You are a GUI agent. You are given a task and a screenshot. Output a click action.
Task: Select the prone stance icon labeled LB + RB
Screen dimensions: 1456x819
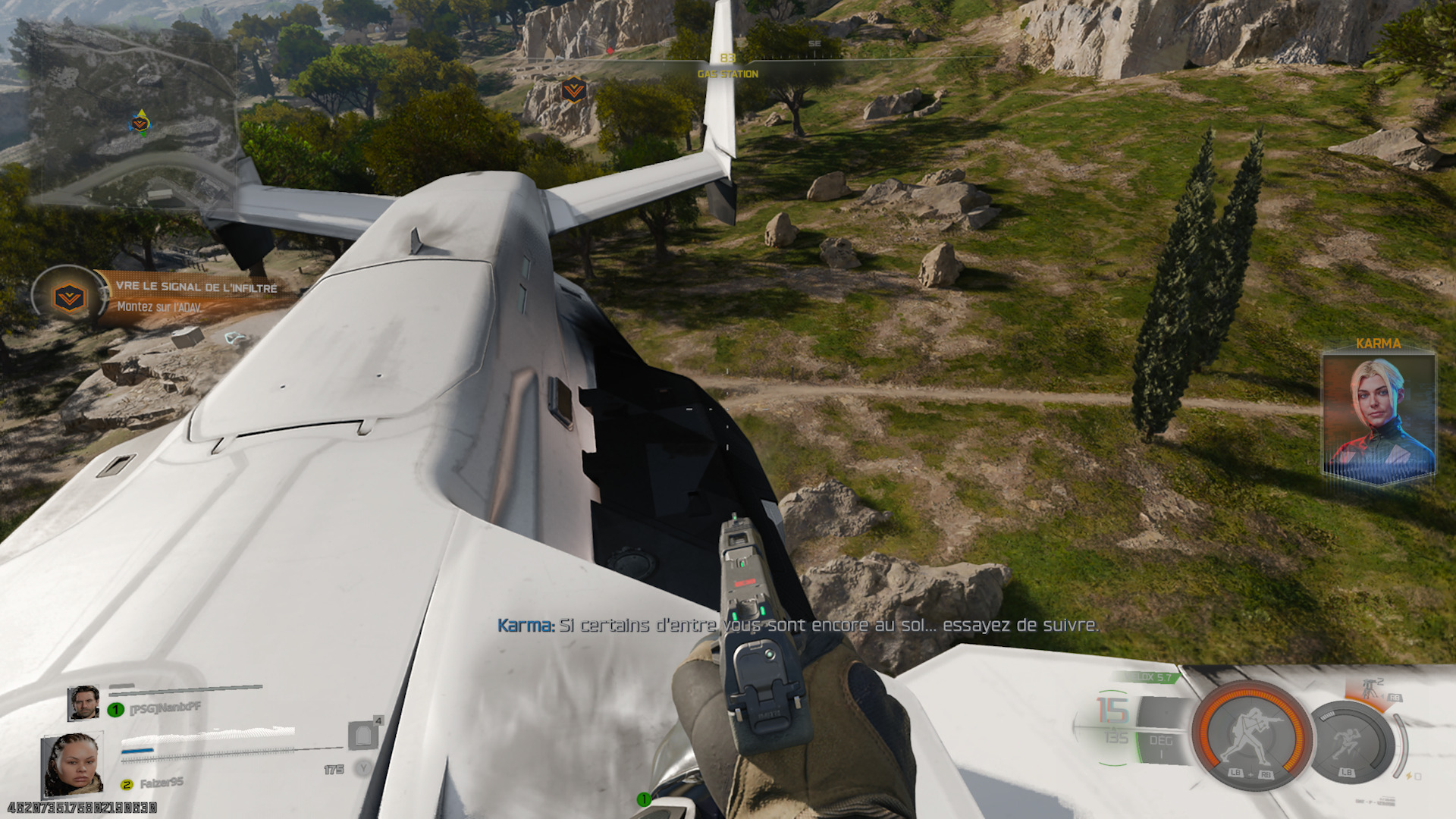click(1251, 731)
